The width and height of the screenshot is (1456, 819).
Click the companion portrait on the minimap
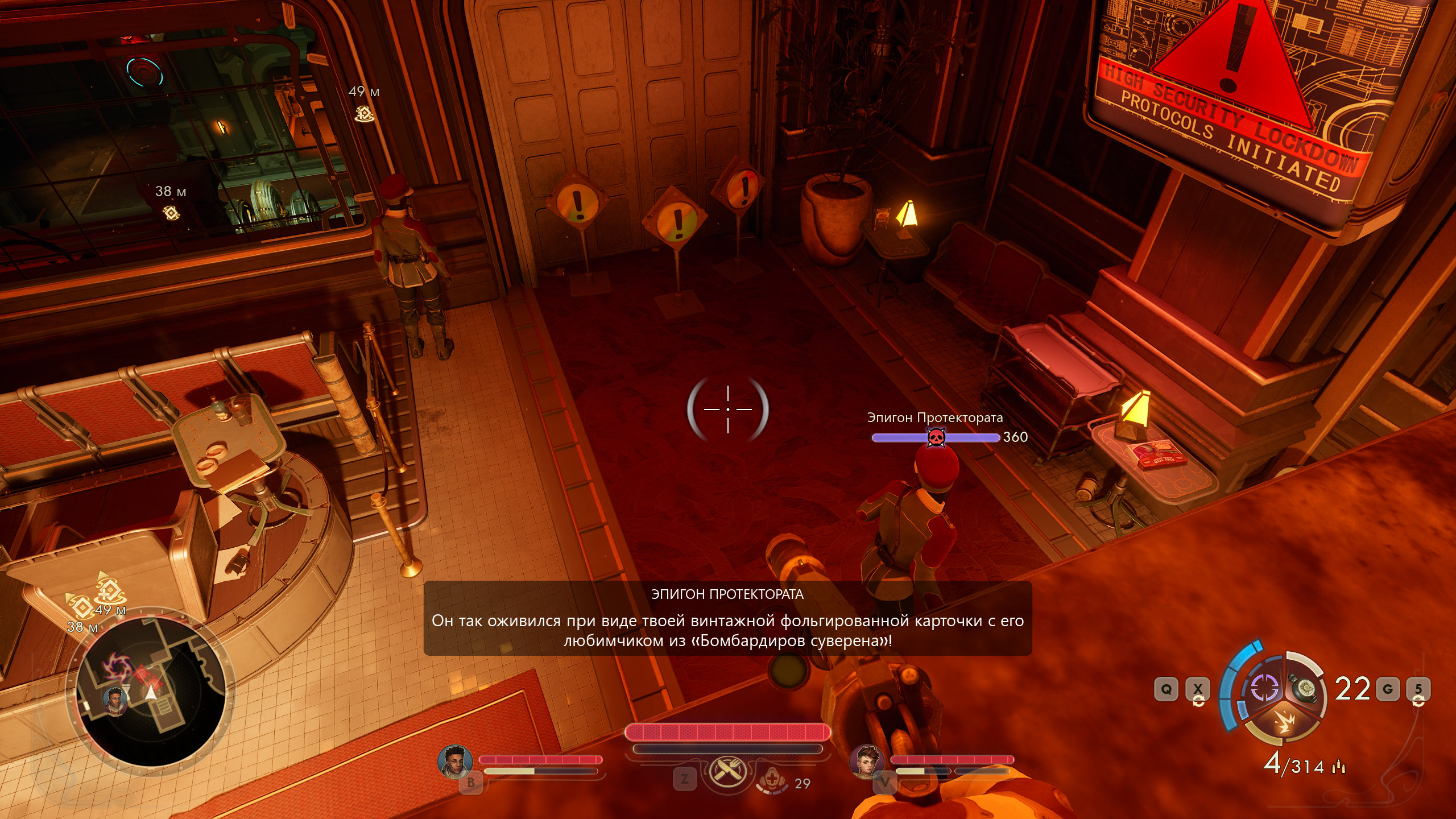115,698
